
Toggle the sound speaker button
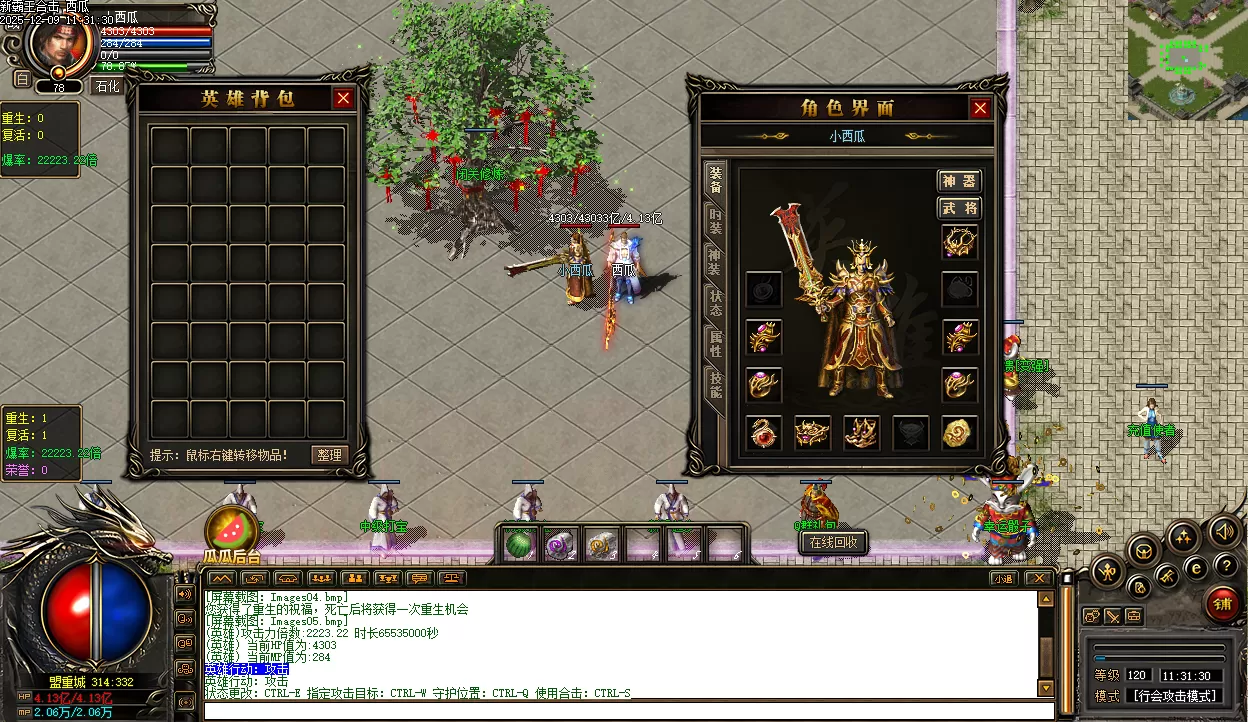tap(1222, 531)
